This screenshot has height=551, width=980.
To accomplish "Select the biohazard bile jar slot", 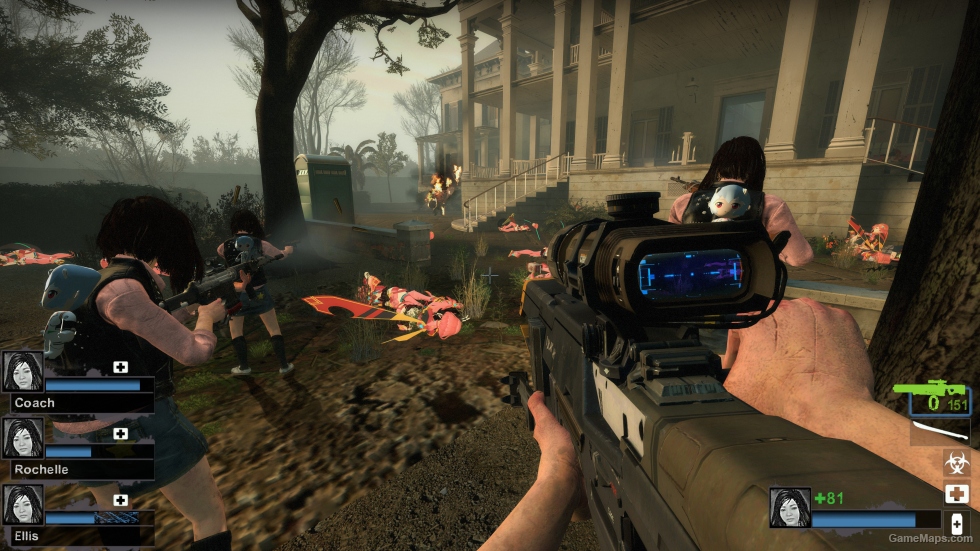I will point(956,463).
